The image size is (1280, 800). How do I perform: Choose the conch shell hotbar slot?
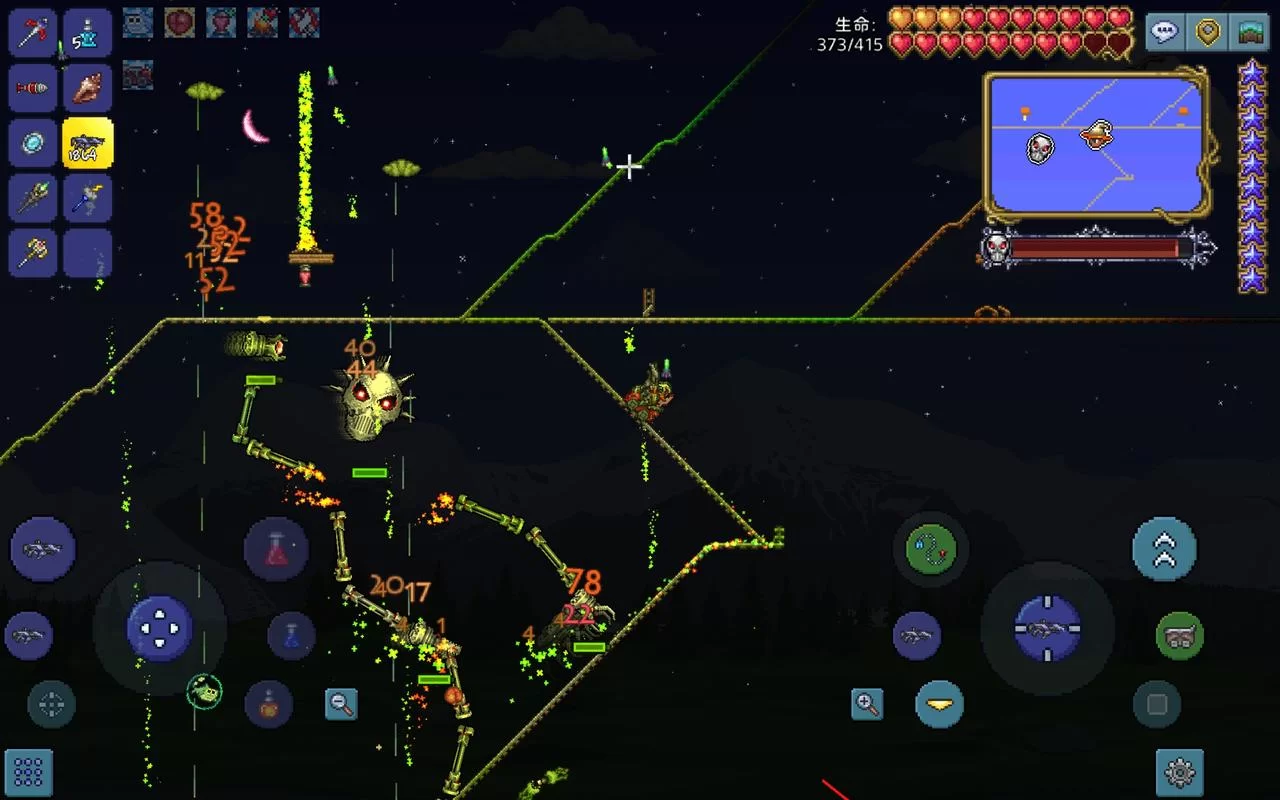point(88,88)
